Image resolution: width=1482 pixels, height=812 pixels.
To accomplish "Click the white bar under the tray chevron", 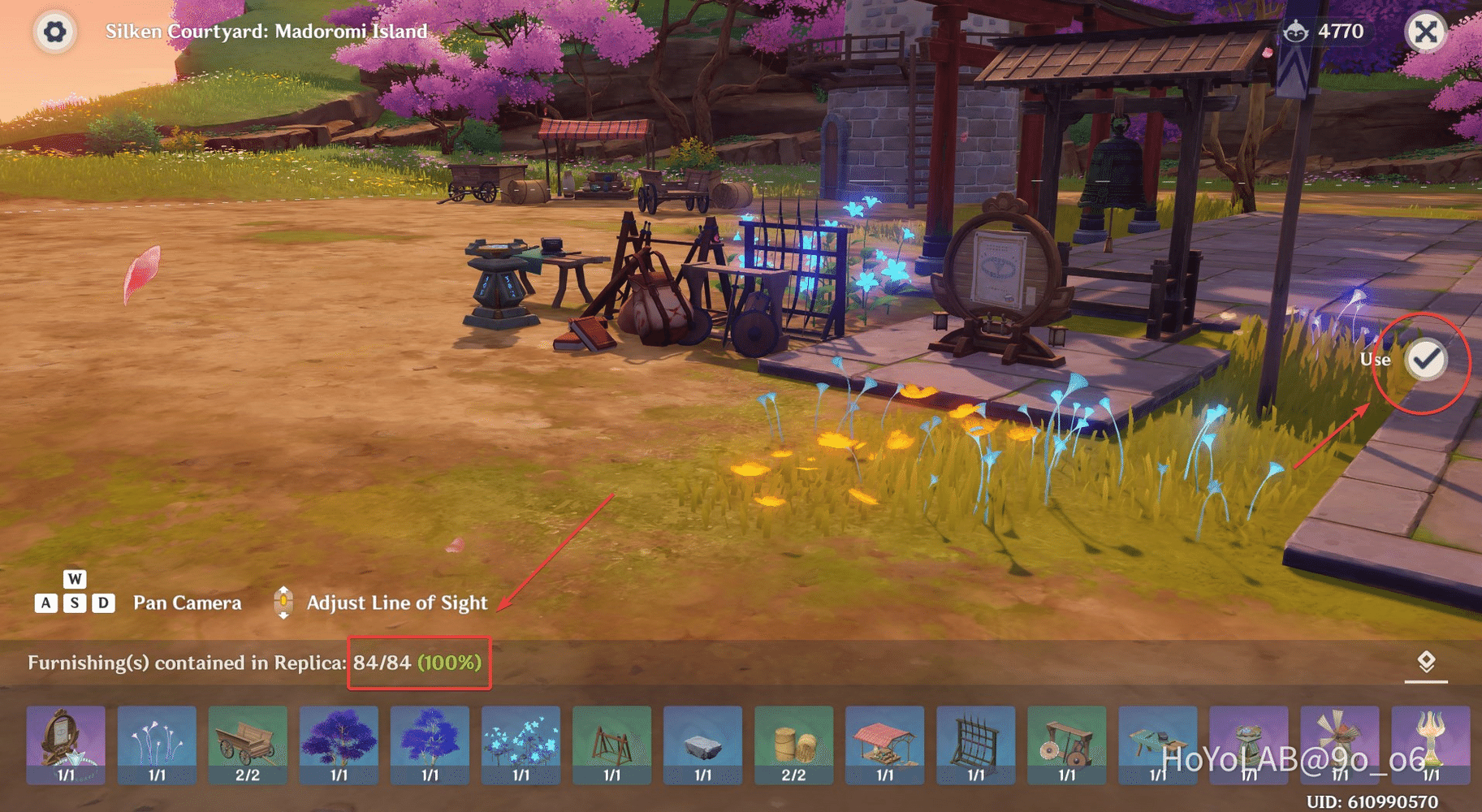I will tap(1426, 681).
